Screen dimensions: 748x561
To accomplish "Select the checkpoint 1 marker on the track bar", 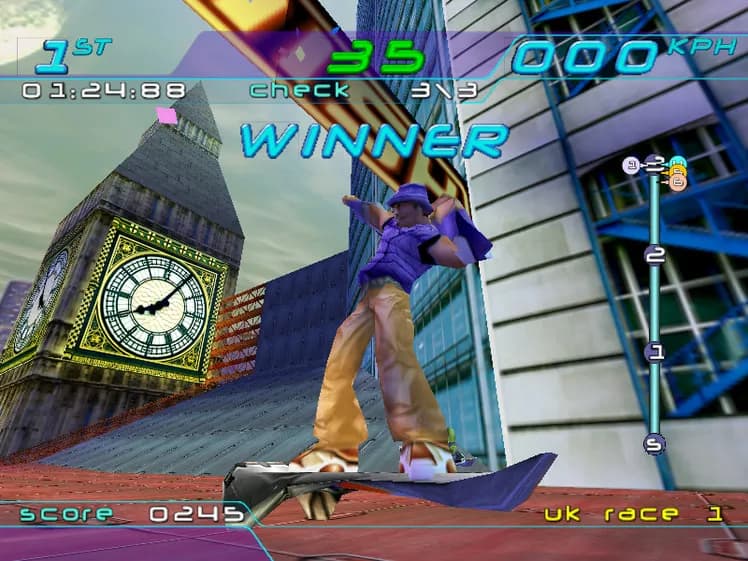I will 655,351.
